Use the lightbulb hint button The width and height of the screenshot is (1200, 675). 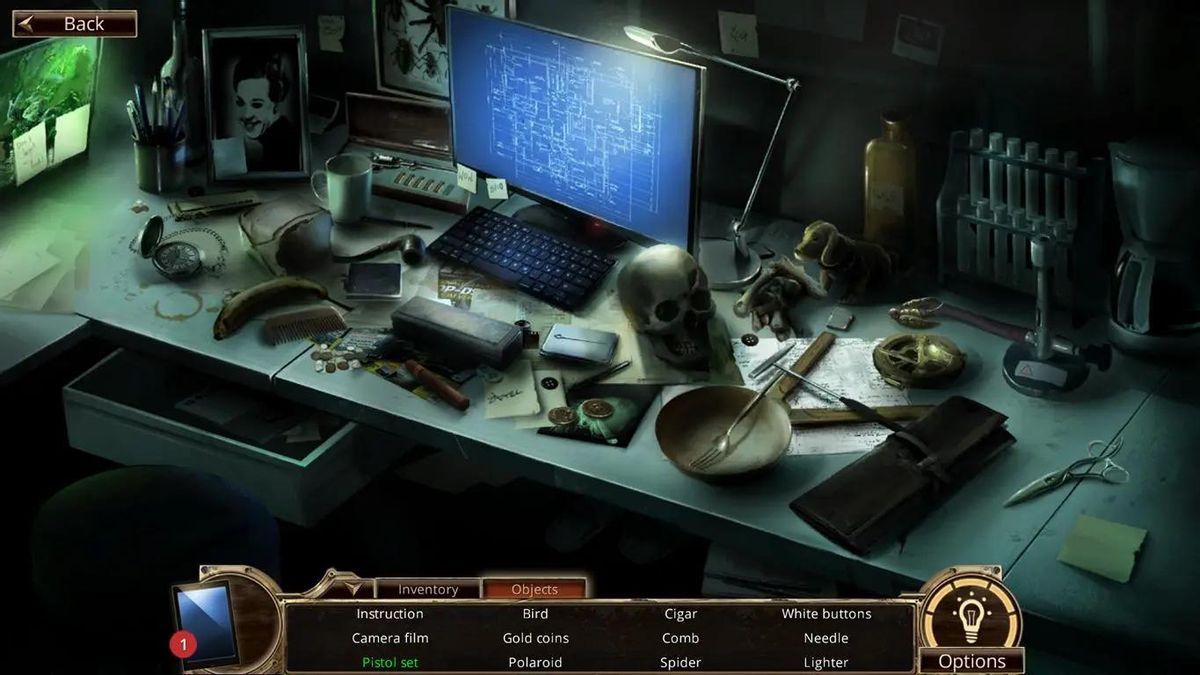[x=969, y=613]
